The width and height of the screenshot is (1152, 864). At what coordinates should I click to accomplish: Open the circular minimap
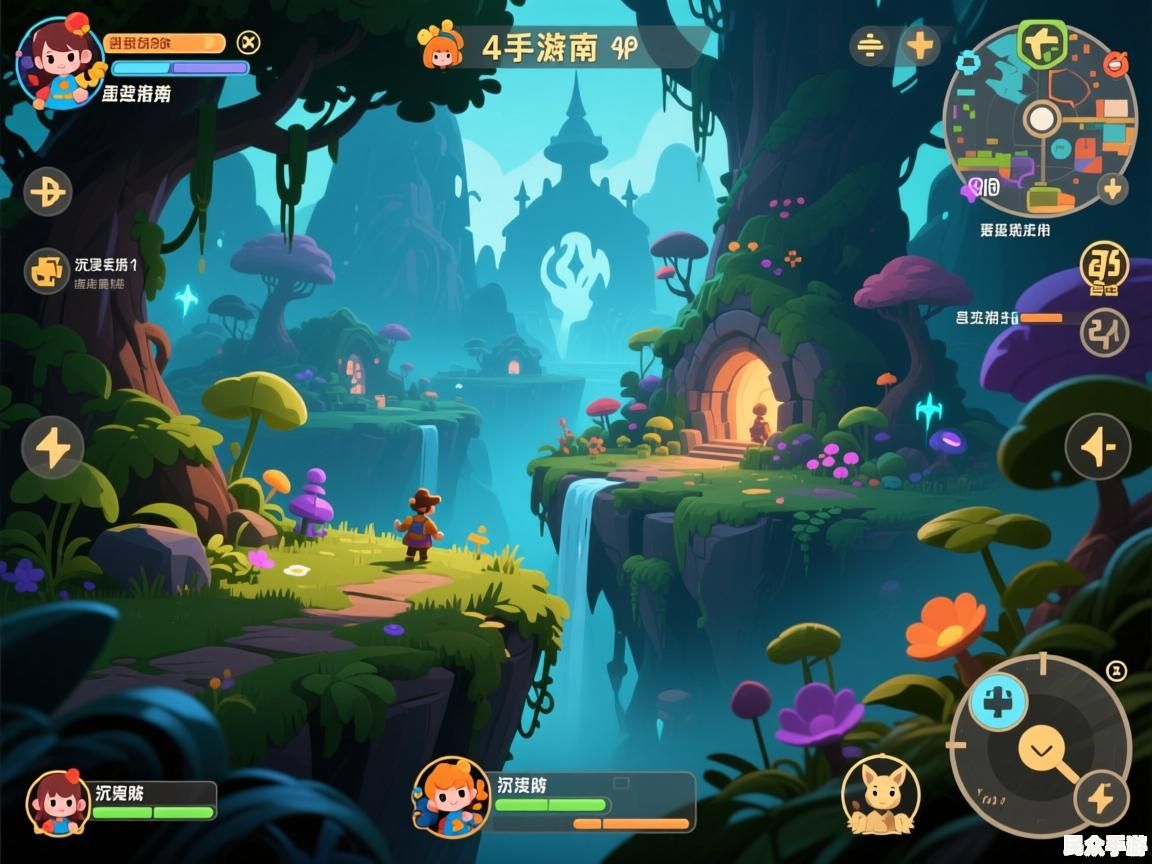tap(1040, 120)
